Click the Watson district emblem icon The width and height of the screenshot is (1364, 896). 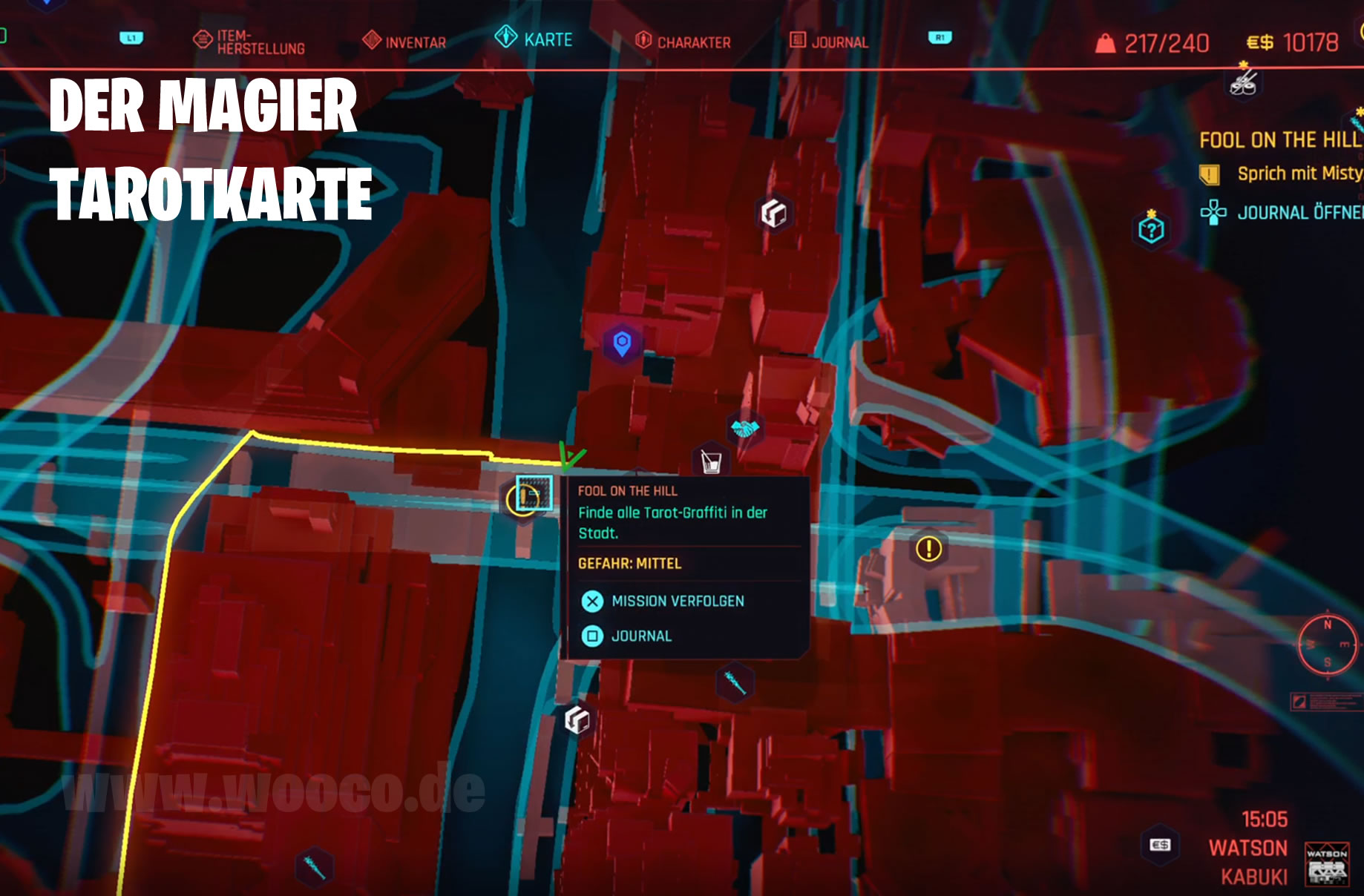(1327, 863)
